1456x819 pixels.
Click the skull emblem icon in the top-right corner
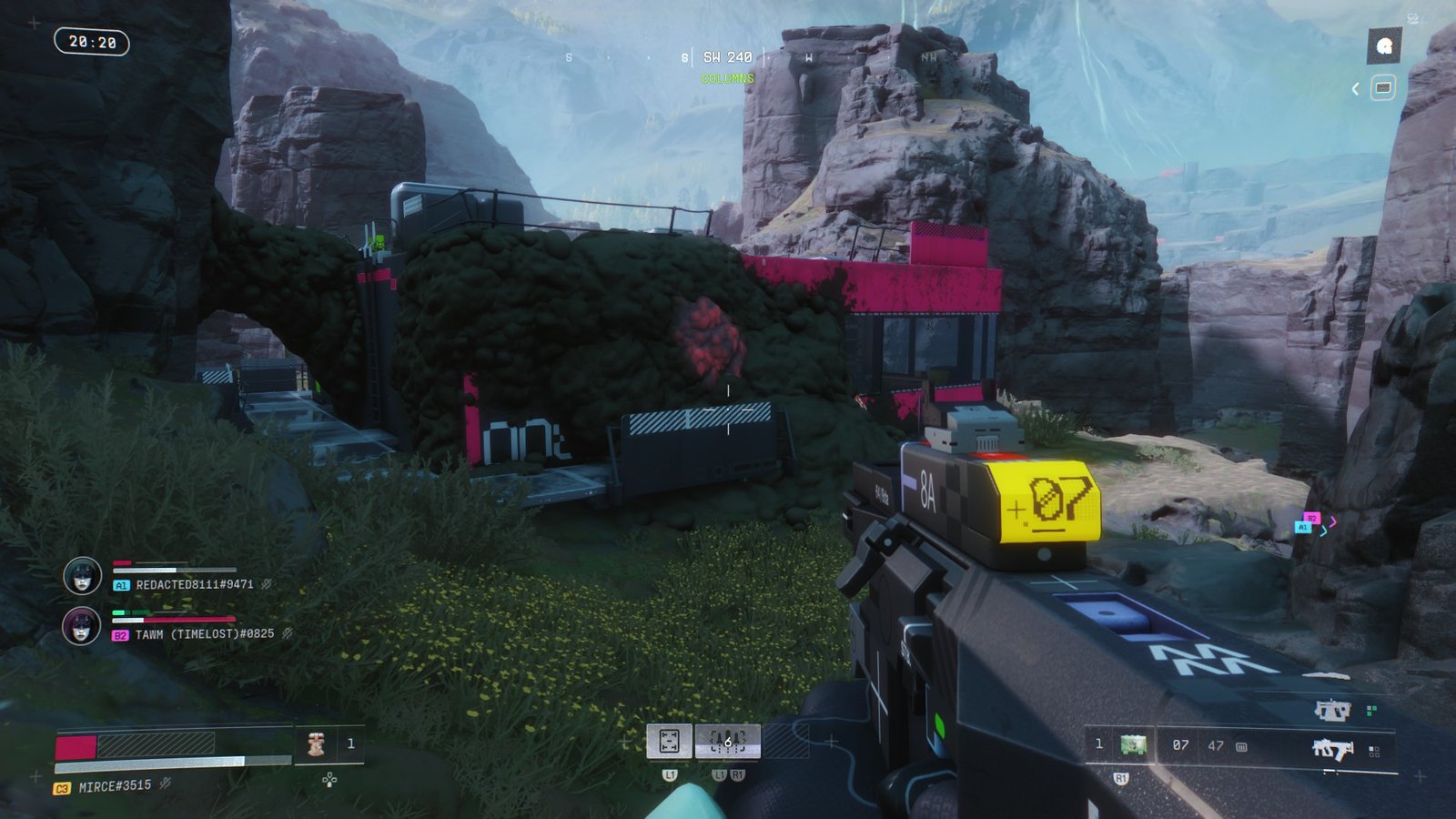[1385, 44]
